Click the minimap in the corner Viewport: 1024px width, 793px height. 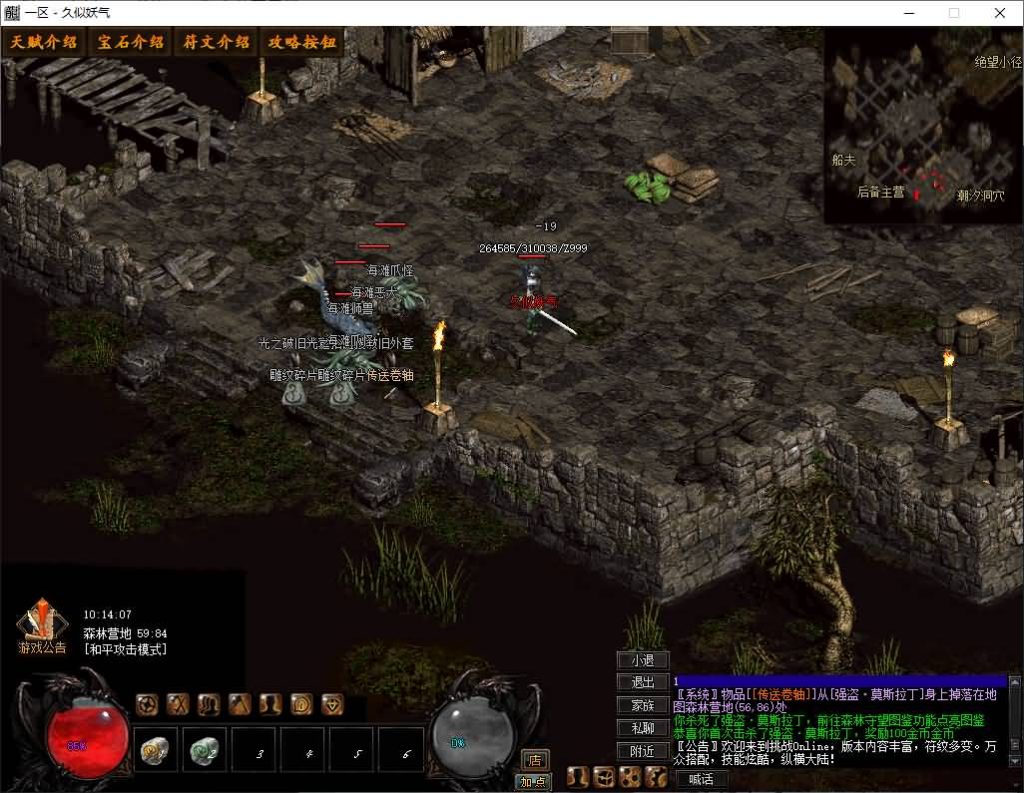[922, 125]
